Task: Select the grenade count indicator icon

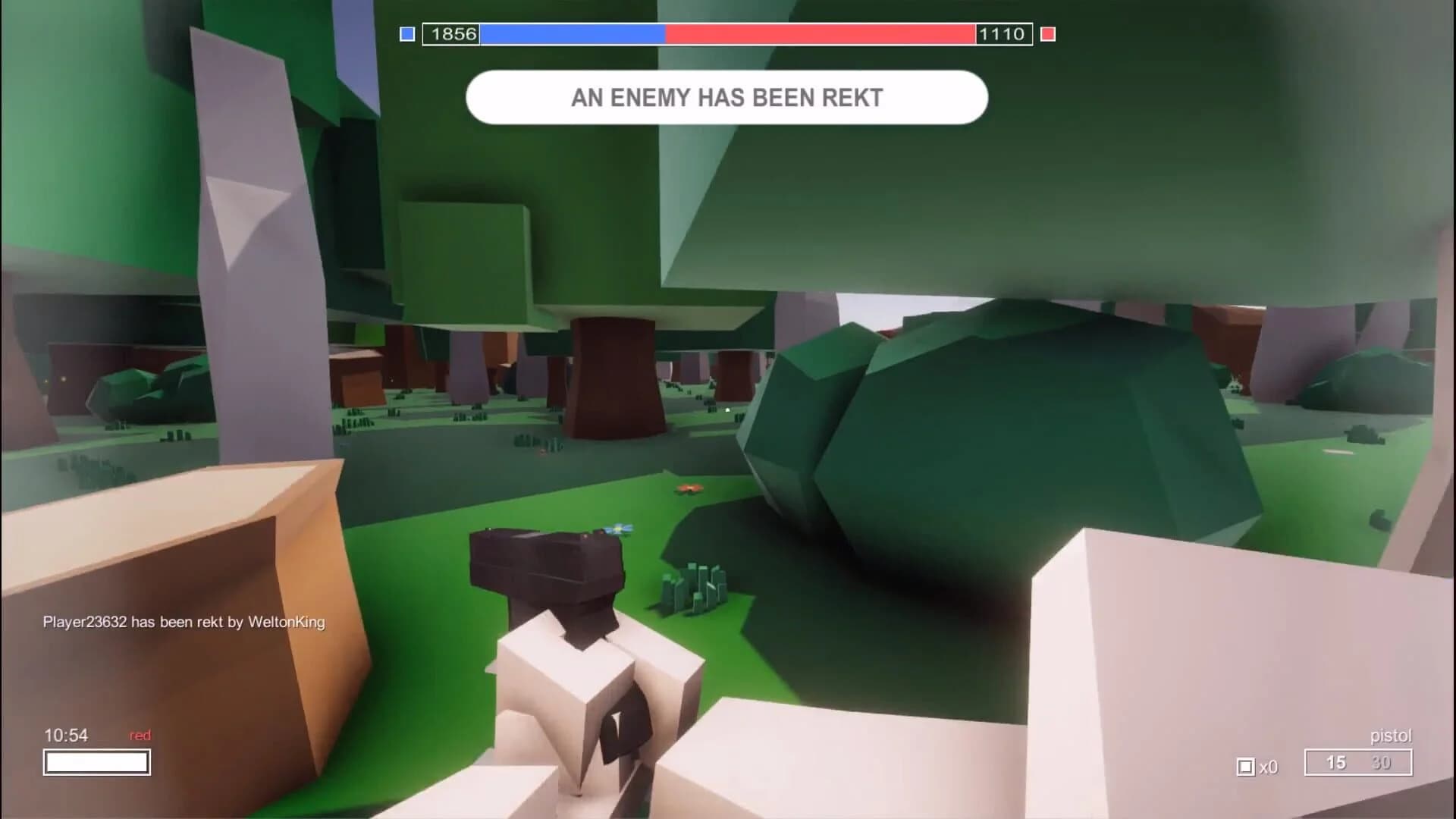Action: point(1245,767)
